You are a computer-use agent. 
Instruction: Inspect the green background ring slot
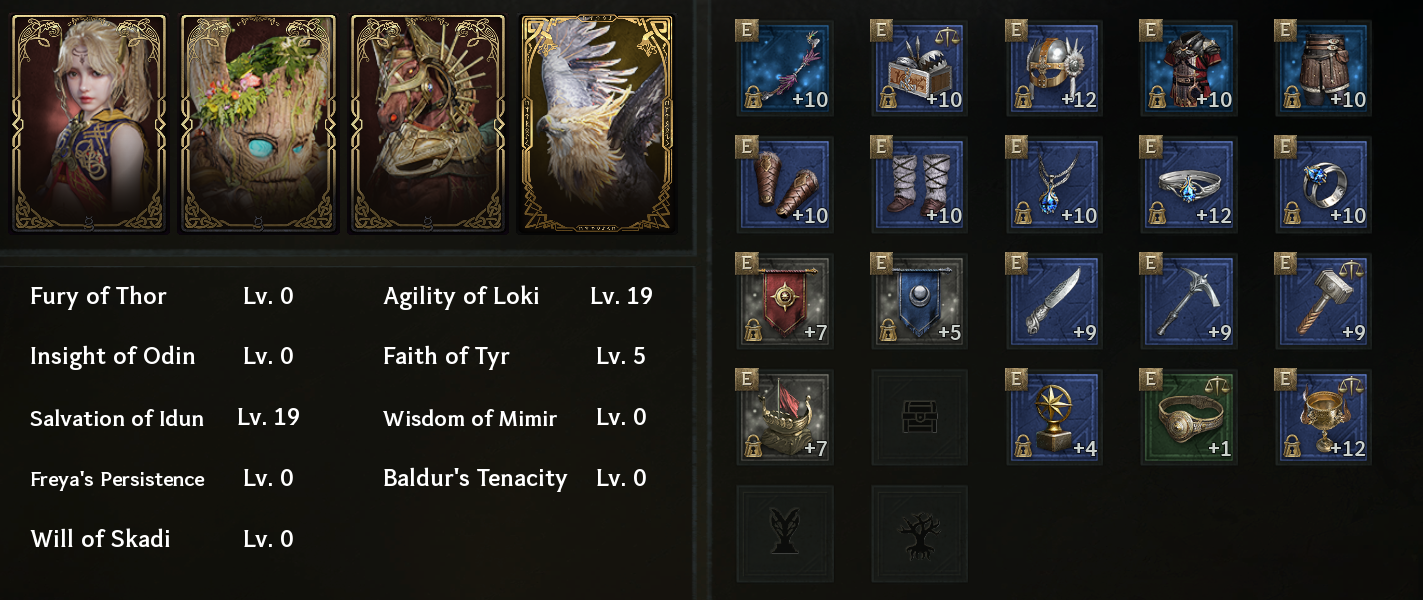[x=1188, y=417]
